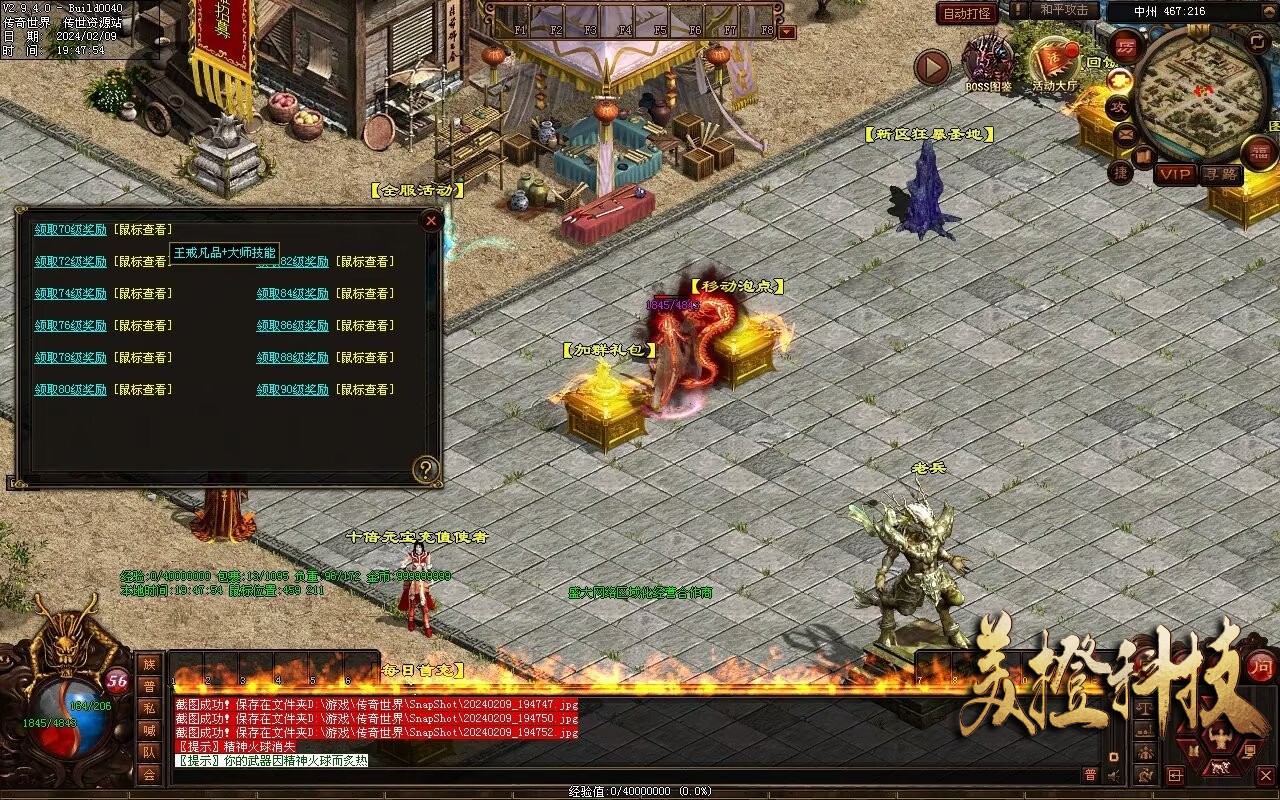Open the reward panel's question mark help
Screen dimensions: 1280x800
(x=426, y=469)
